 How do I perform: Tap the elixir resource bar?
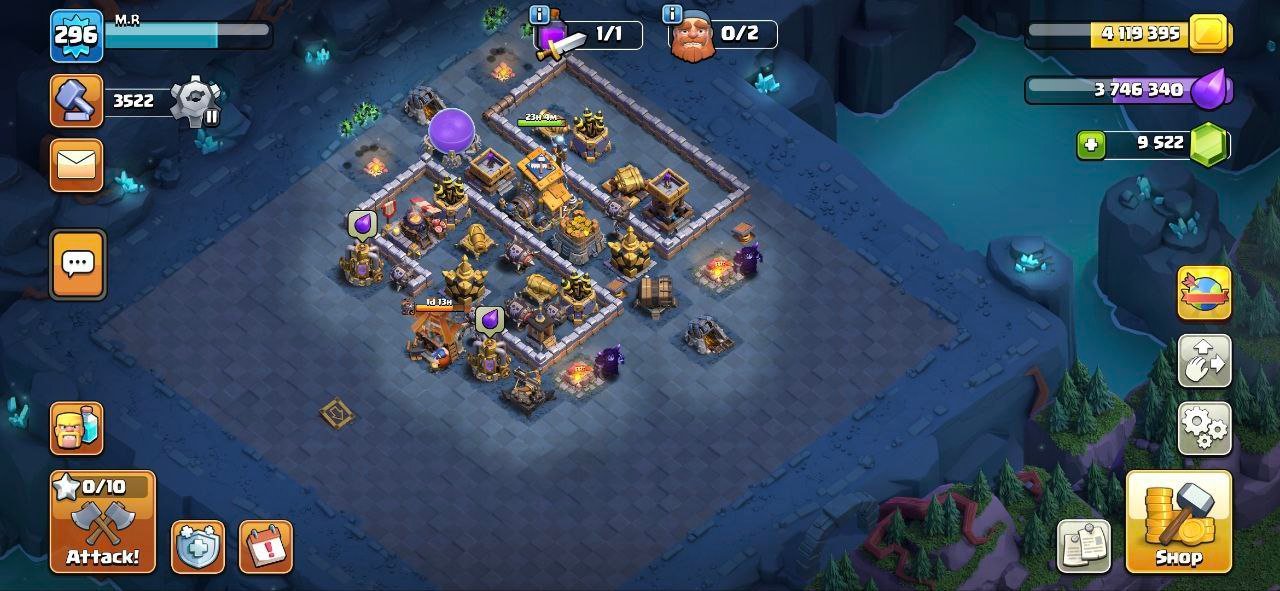point(1128,90)
